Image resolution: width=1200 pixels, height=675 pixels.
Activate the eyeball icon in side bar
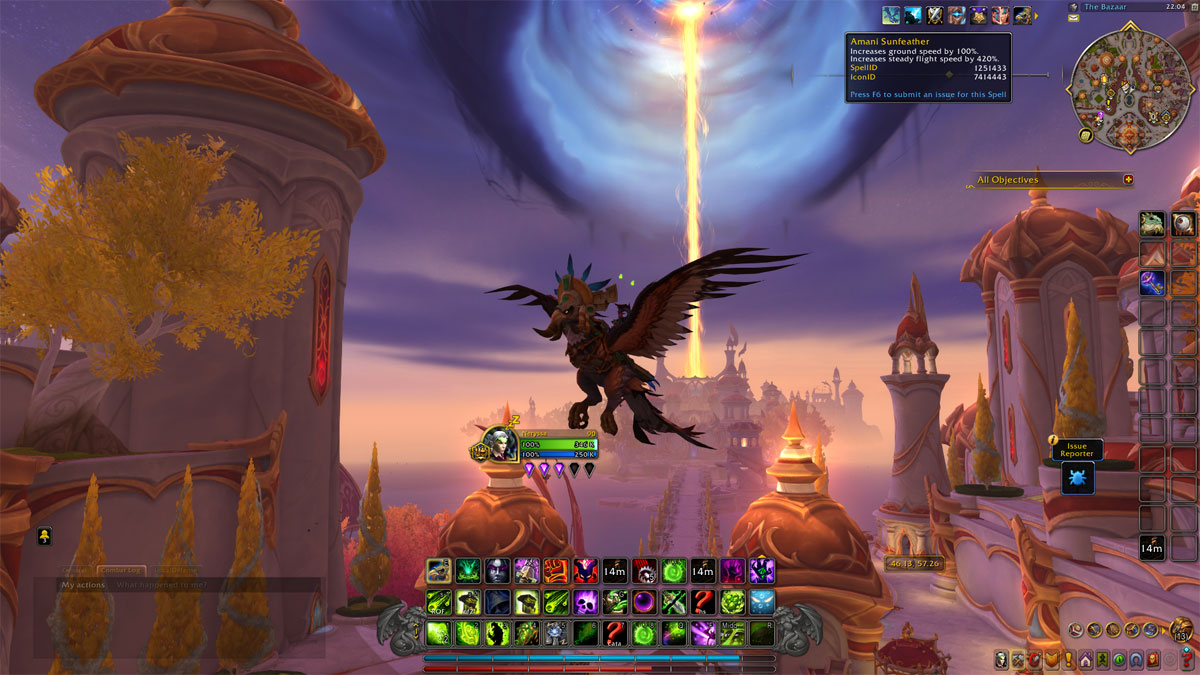tap(1184, 224)
